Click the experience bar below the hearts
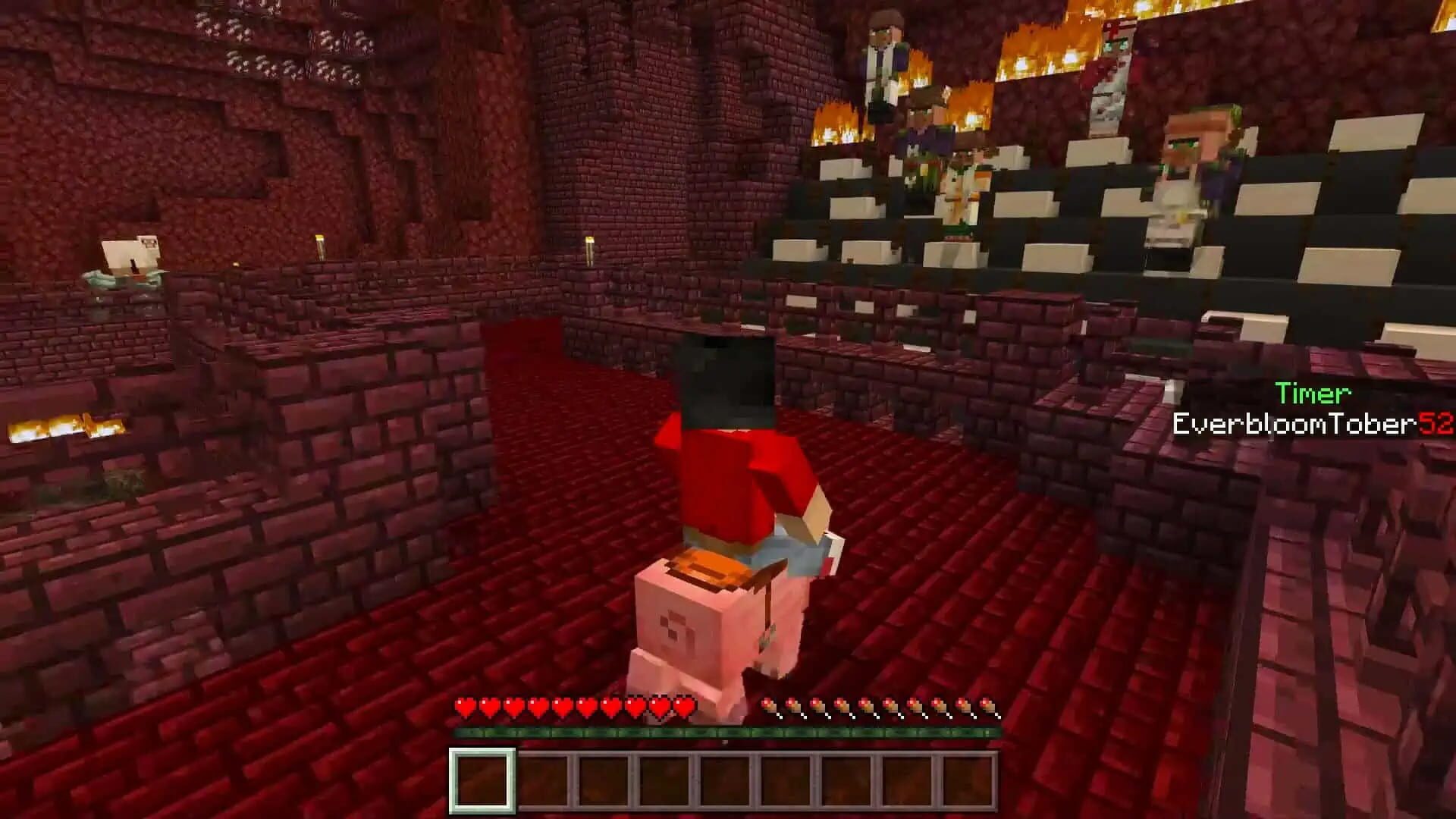 pos(728,733)
